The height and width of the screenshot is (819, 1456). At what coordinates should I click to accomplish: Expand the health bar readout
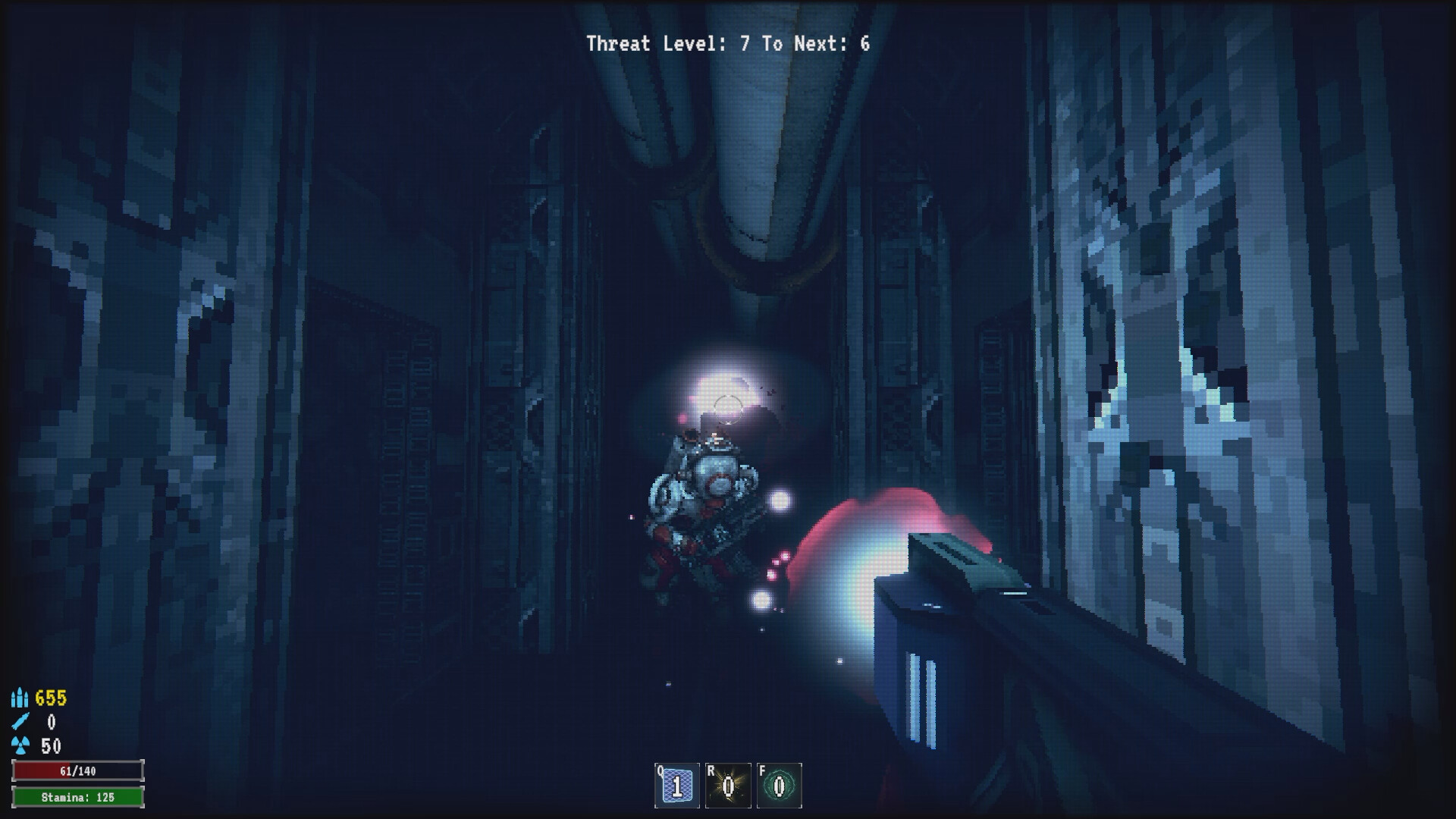(x=78, y=771)
